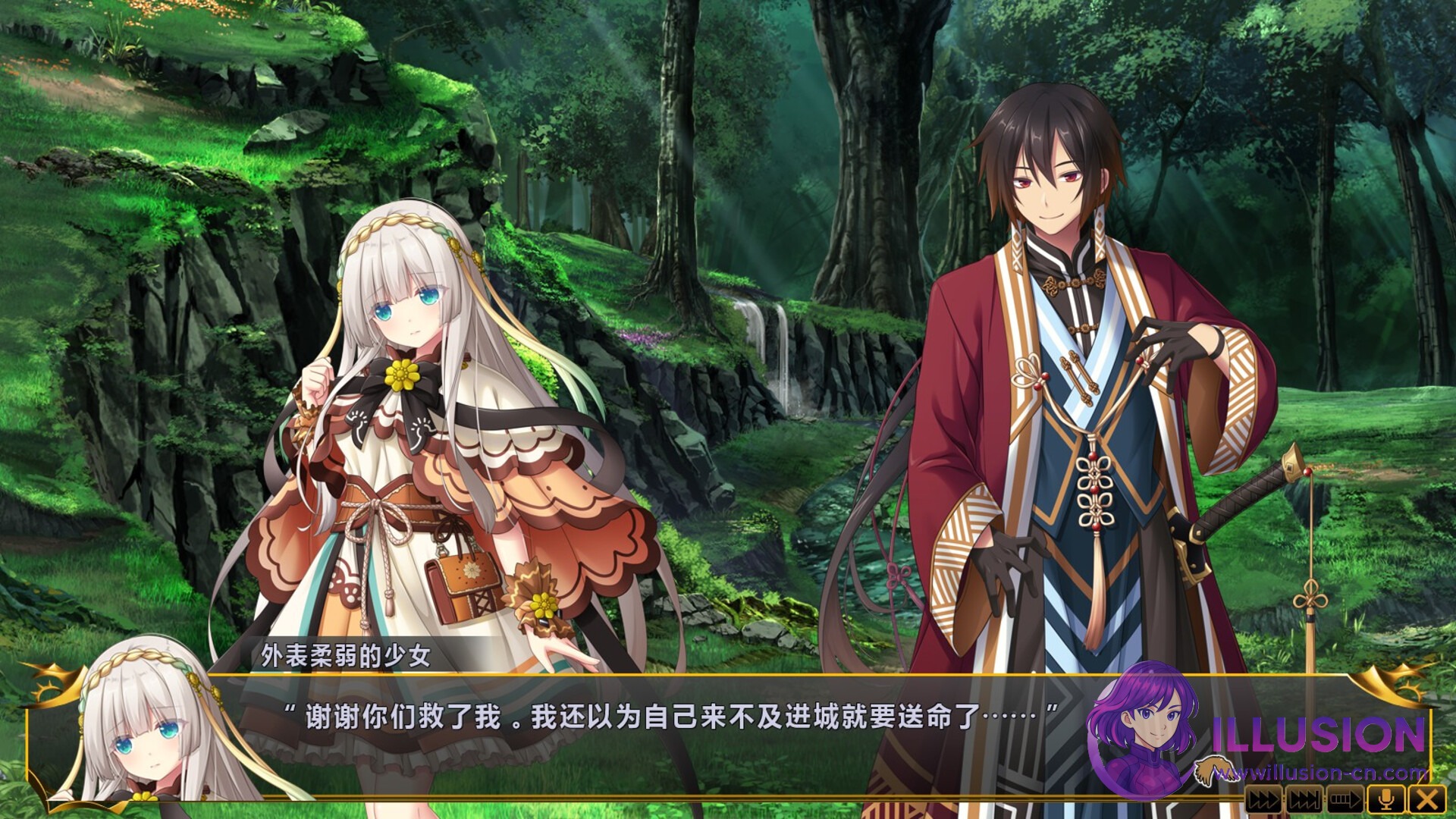Toggle voice playback with the microphone button
This screenshot has width=1456, height=819.
click(1388, 799)
